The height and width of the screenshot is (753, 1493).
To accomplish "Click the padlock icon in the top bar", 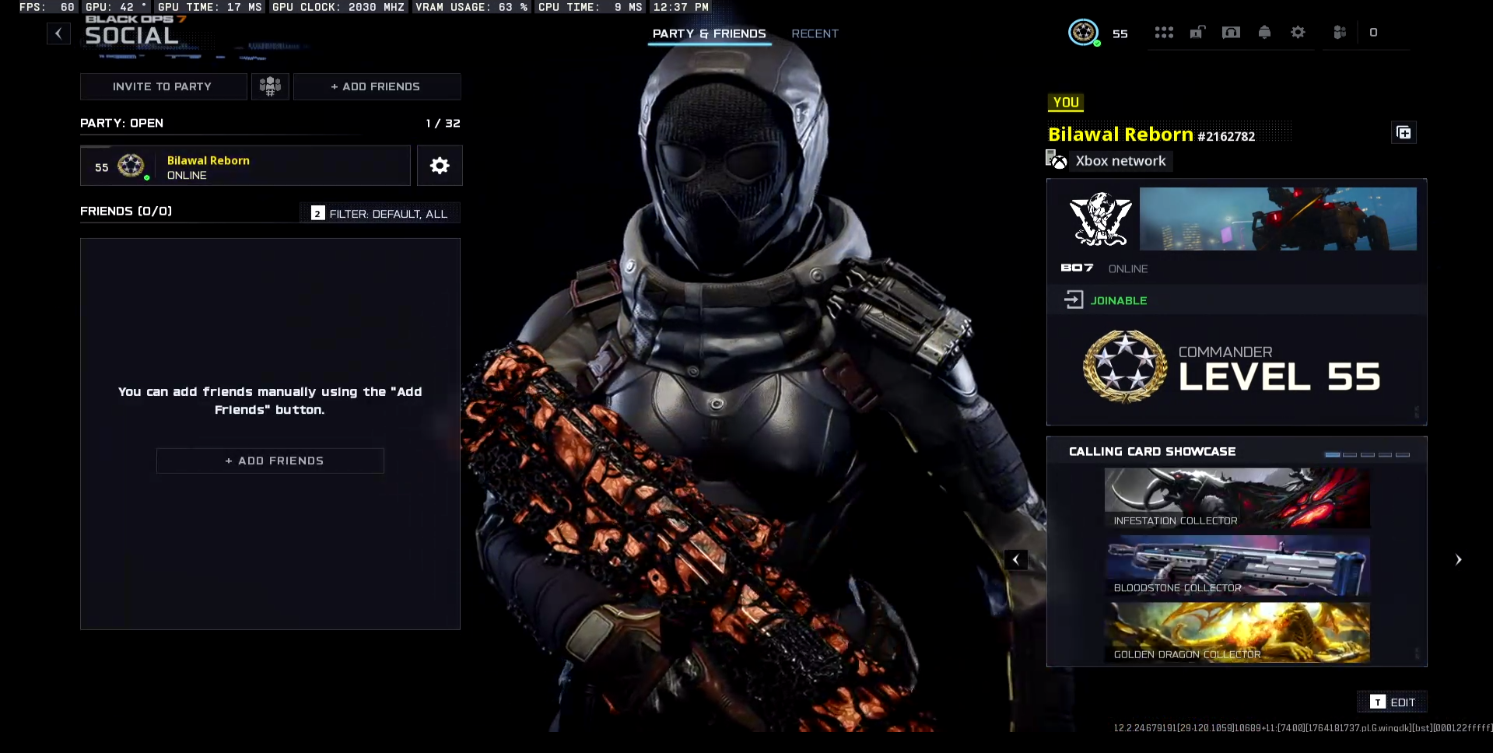I will (x=1197, y=32).
